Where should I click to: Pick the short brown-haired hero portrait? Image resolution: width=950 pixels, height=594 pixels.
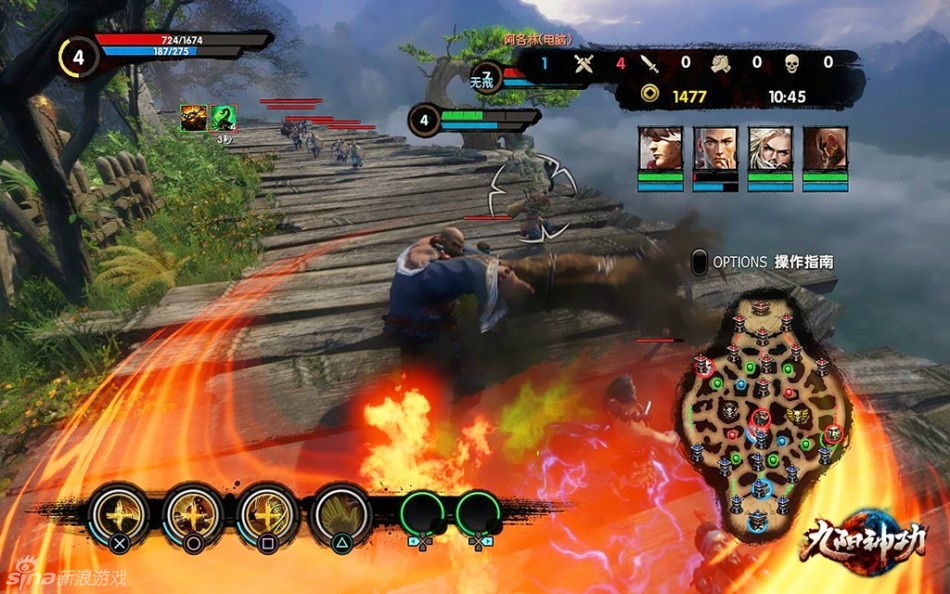click(x=715, y=148)
